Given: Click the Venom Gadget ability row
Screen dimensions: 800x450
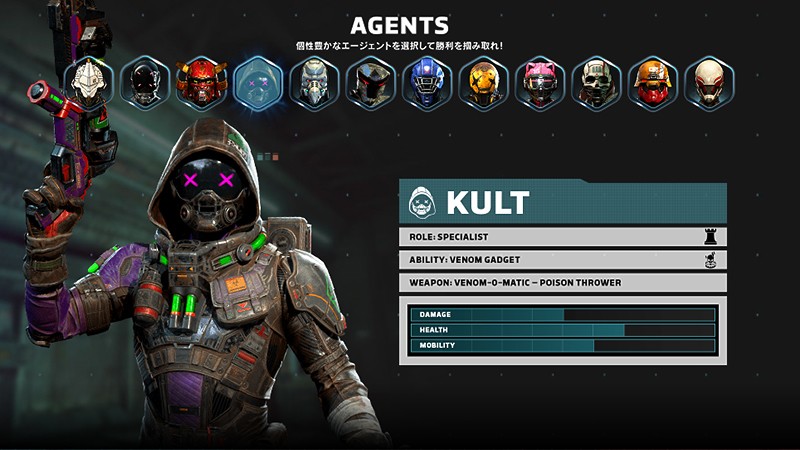Looking at the screenshot, I should click(x=562, y=260).
